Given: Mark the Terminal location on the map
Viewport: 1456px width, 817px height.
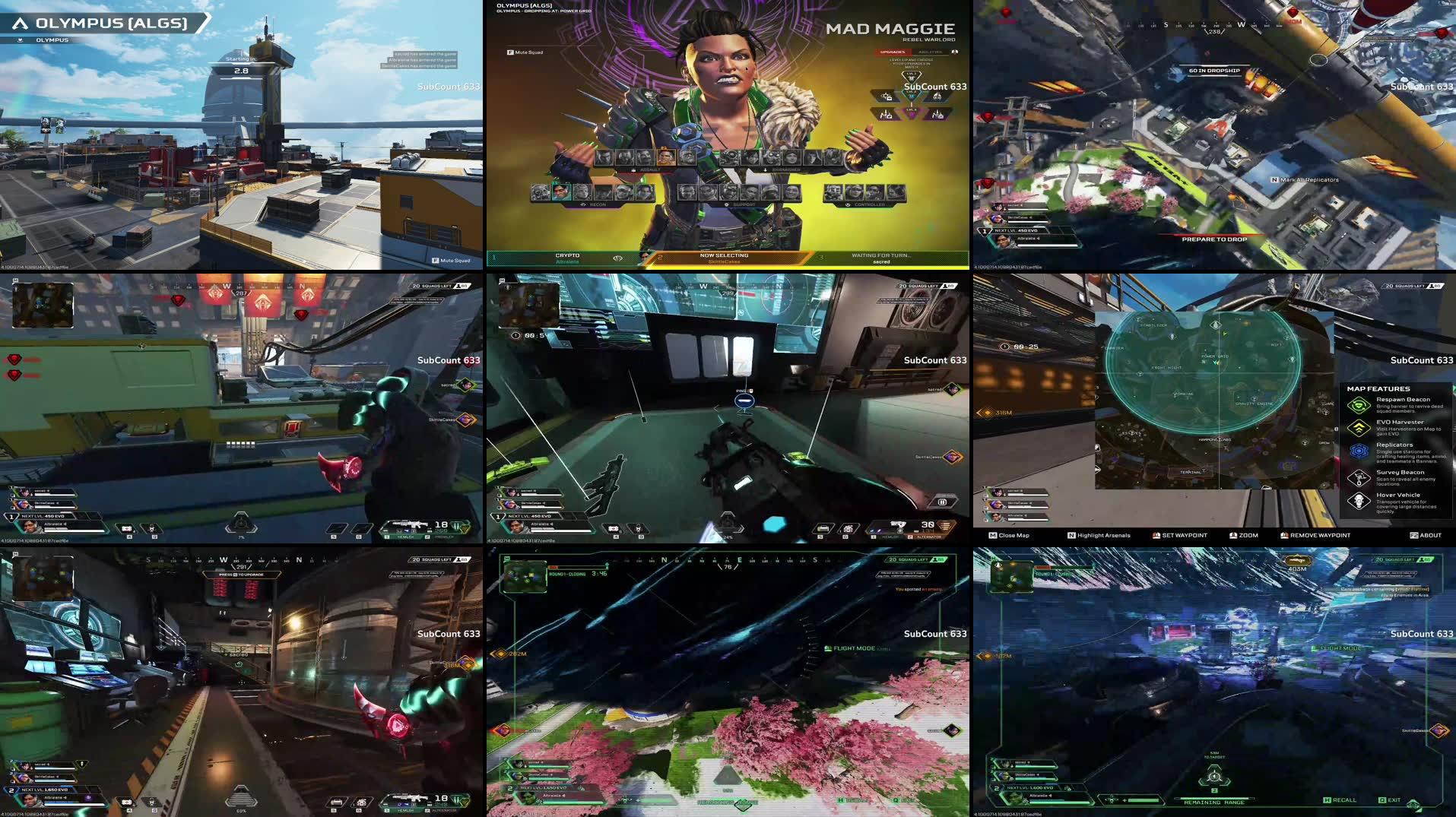Looking at the screenshot, I should pyautogui.click(x=1191, y=472).
